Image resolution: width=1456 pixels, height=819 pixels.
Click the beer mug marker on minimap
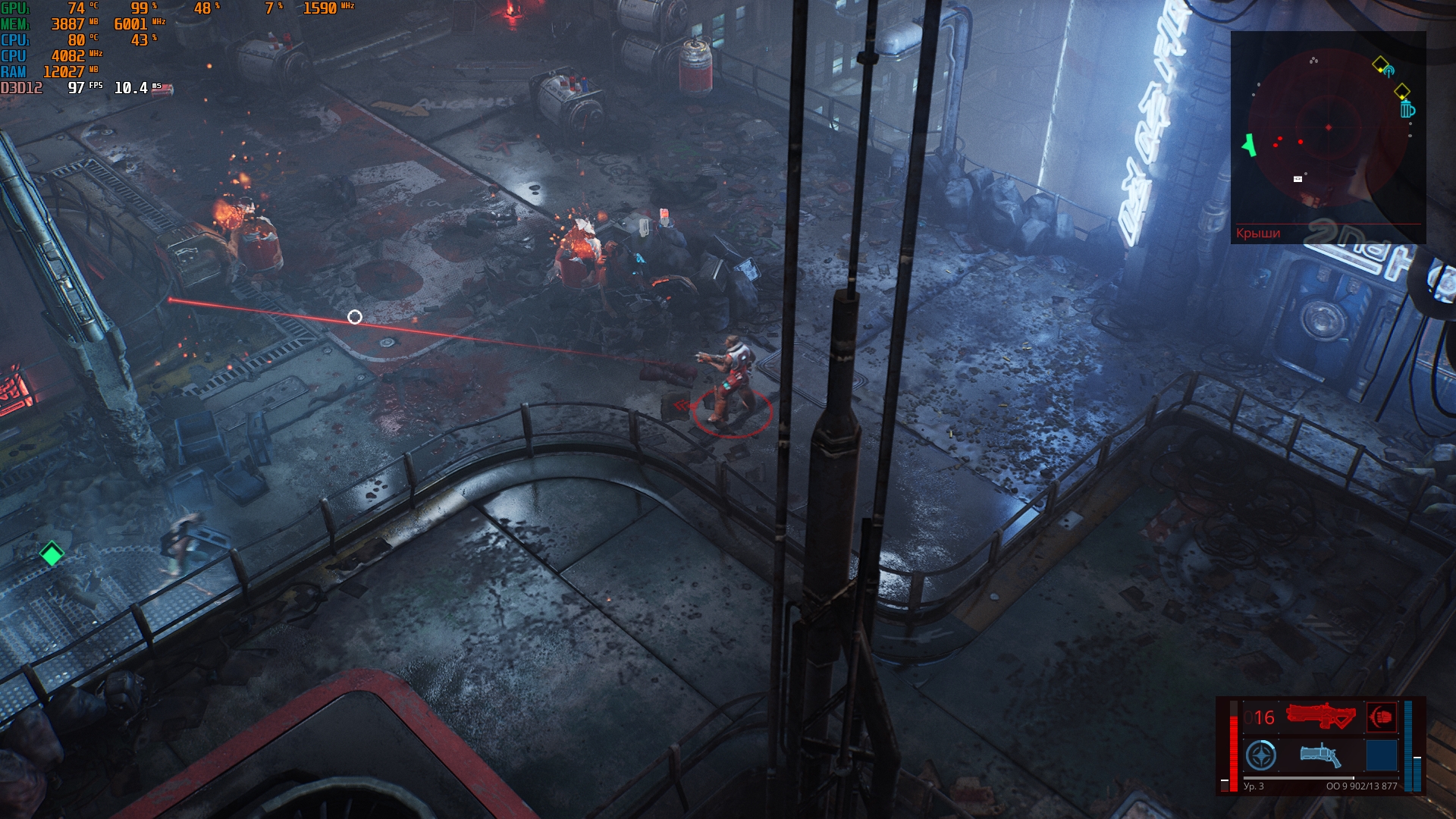(x=1407, y=110)
